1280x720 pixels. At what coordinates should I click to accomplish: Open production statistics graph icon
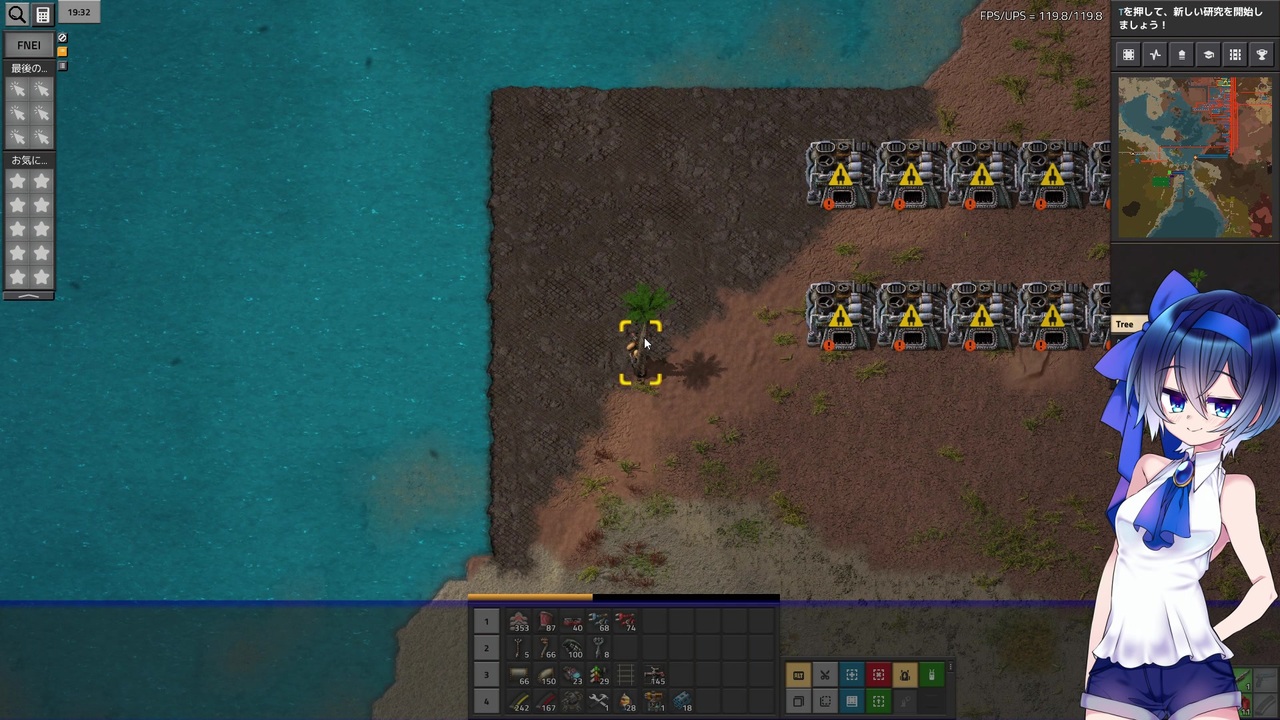[x=1155, y=55]
